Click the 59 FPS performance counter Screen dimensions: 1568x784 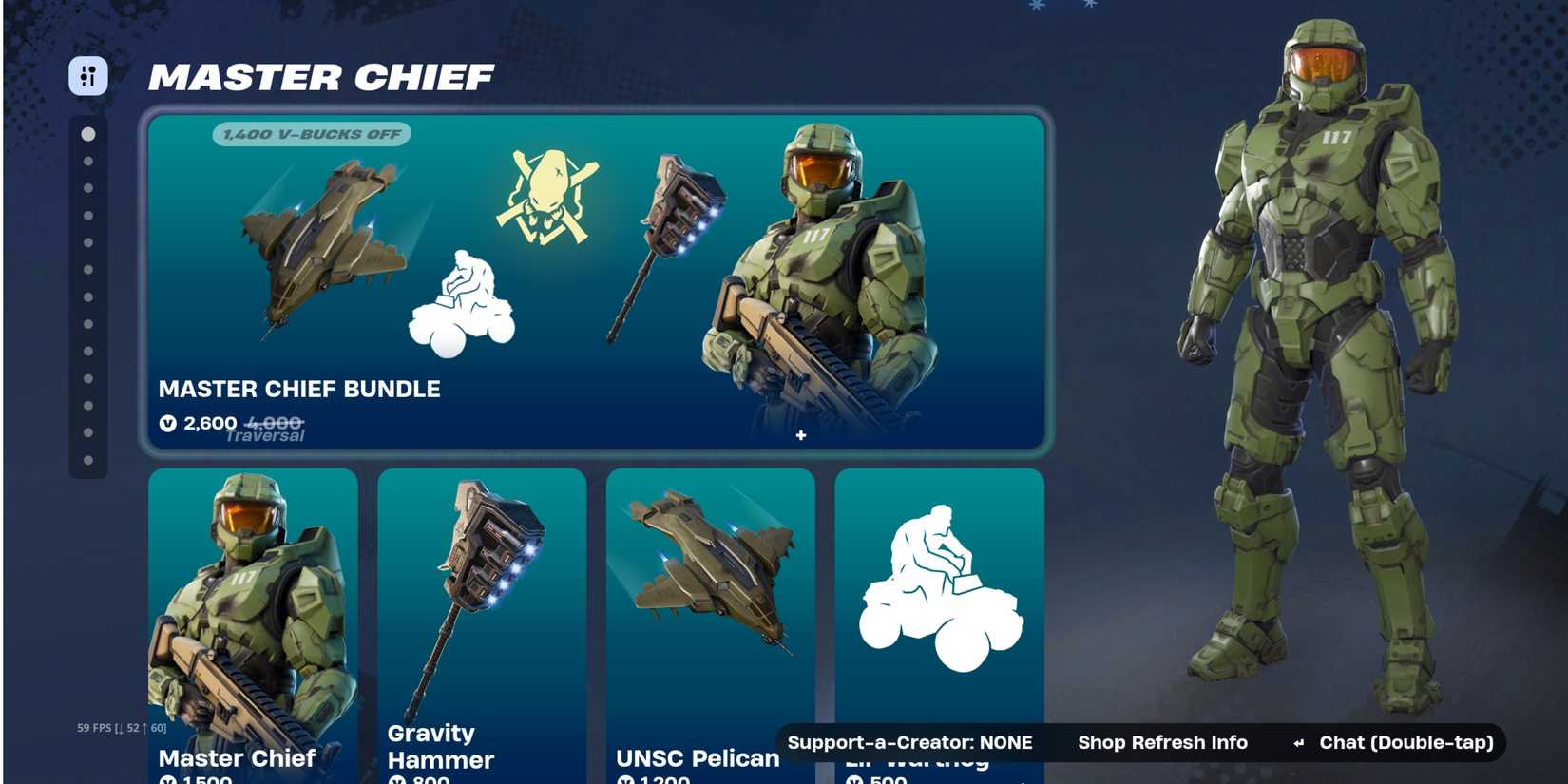[x=119, y=726]
